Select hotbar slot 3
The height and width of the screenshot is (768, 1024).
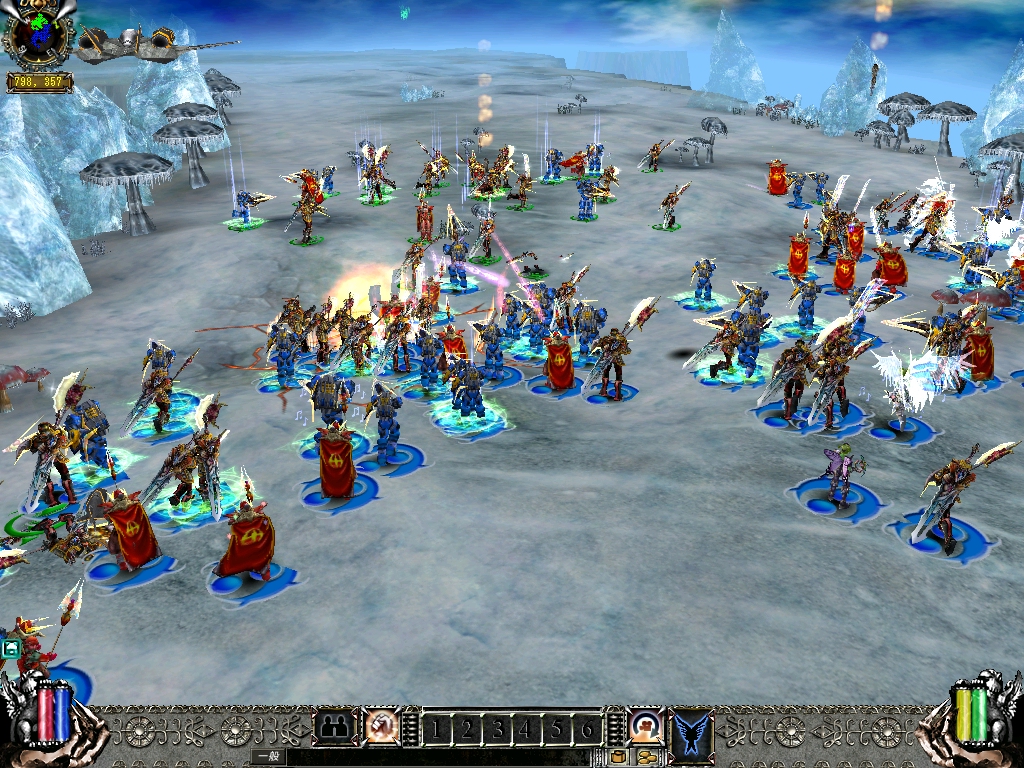(x=497, y=730)
